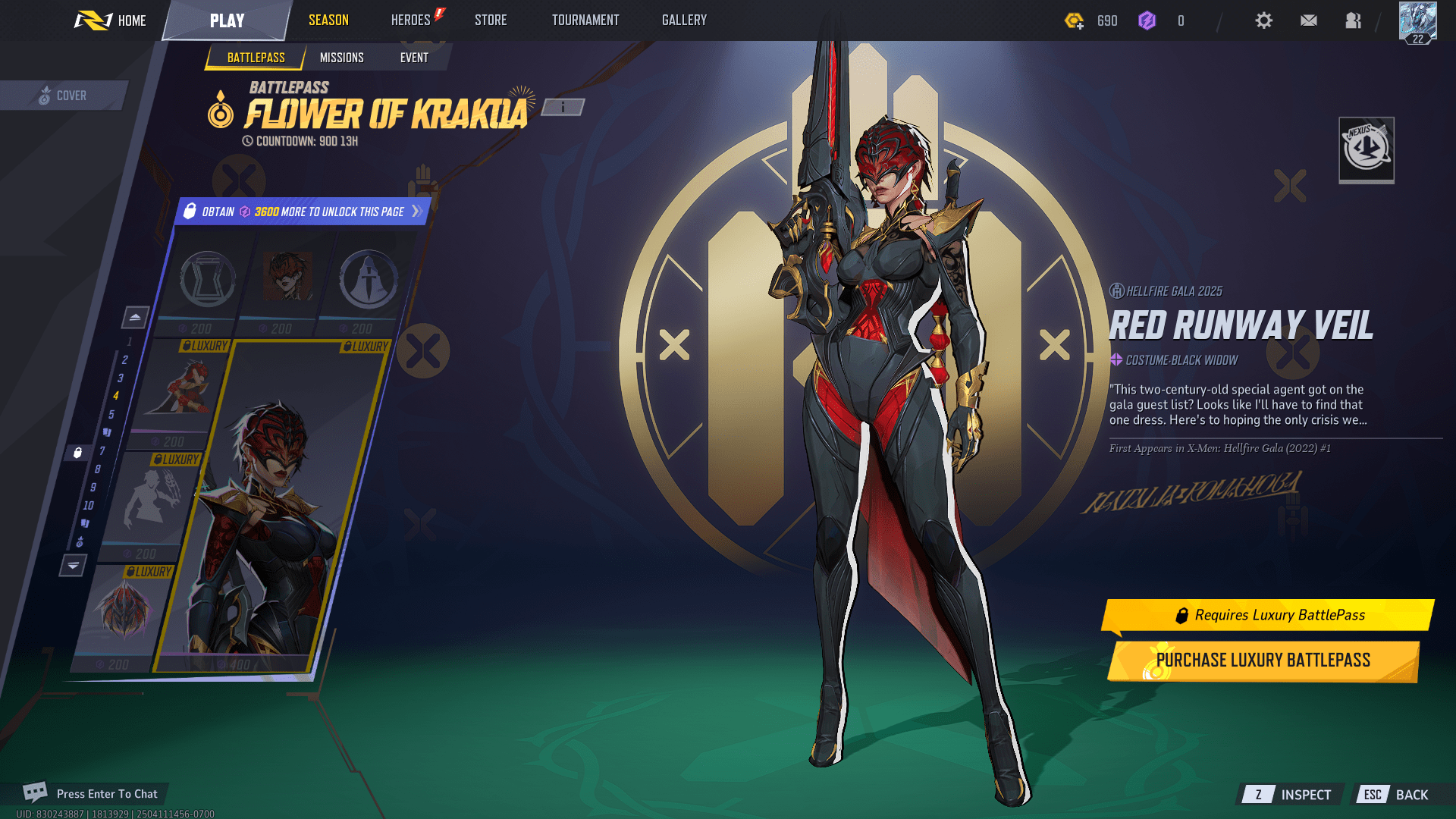1456x819 pixels.
Task: Open the Play tab
Action: click(227, 20)
